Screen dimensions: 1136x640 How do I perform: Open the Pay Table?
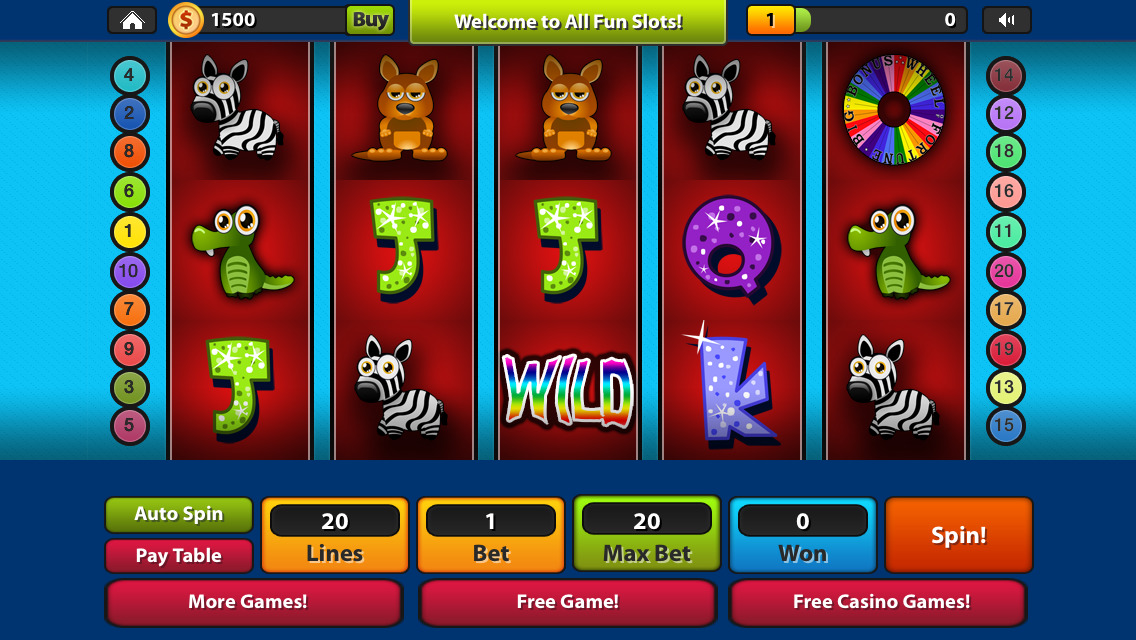pos(179,556)
